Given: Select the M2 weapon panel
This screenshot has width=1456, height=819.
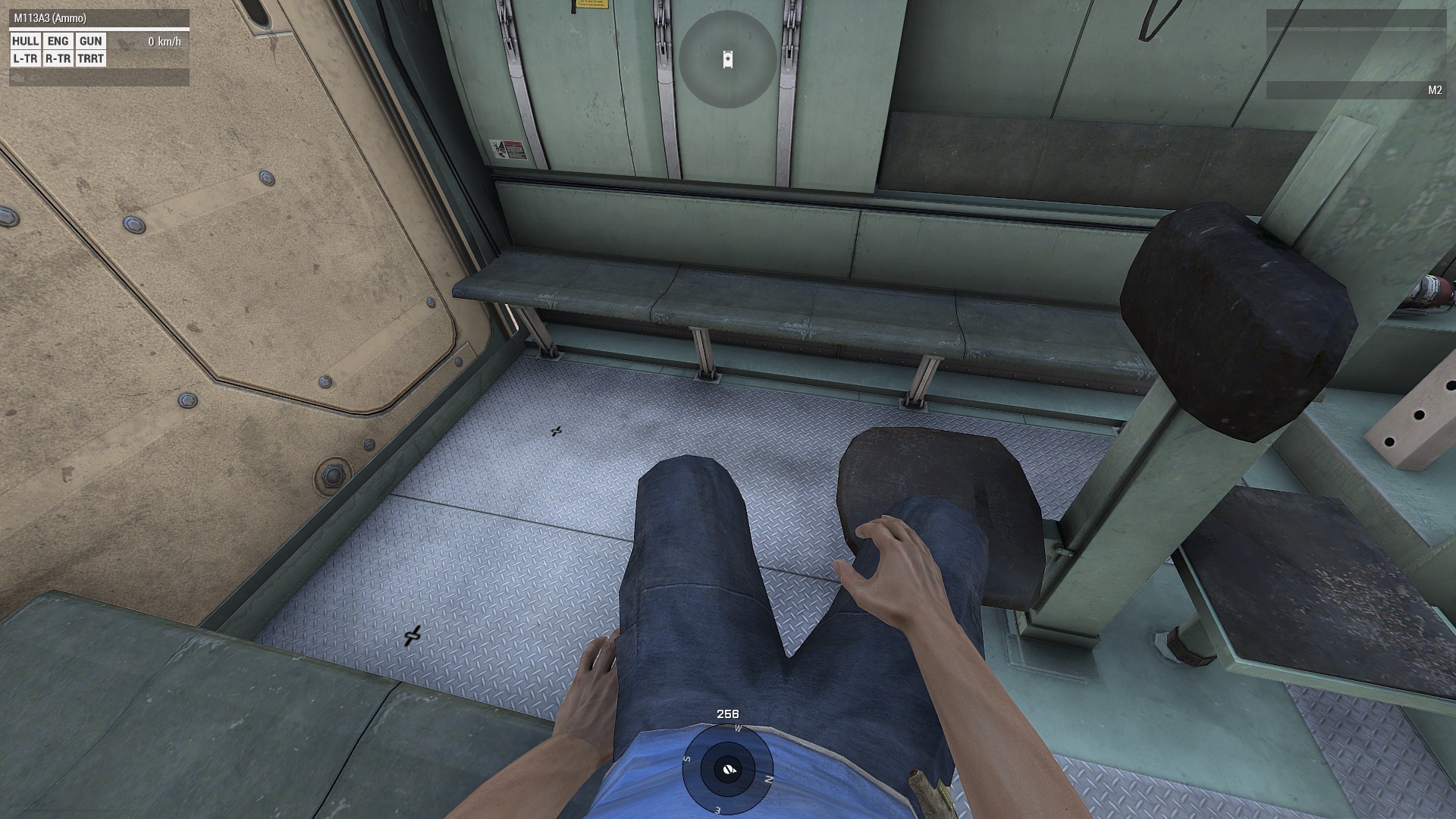Looking at the screenshot, I should 1355,90.
